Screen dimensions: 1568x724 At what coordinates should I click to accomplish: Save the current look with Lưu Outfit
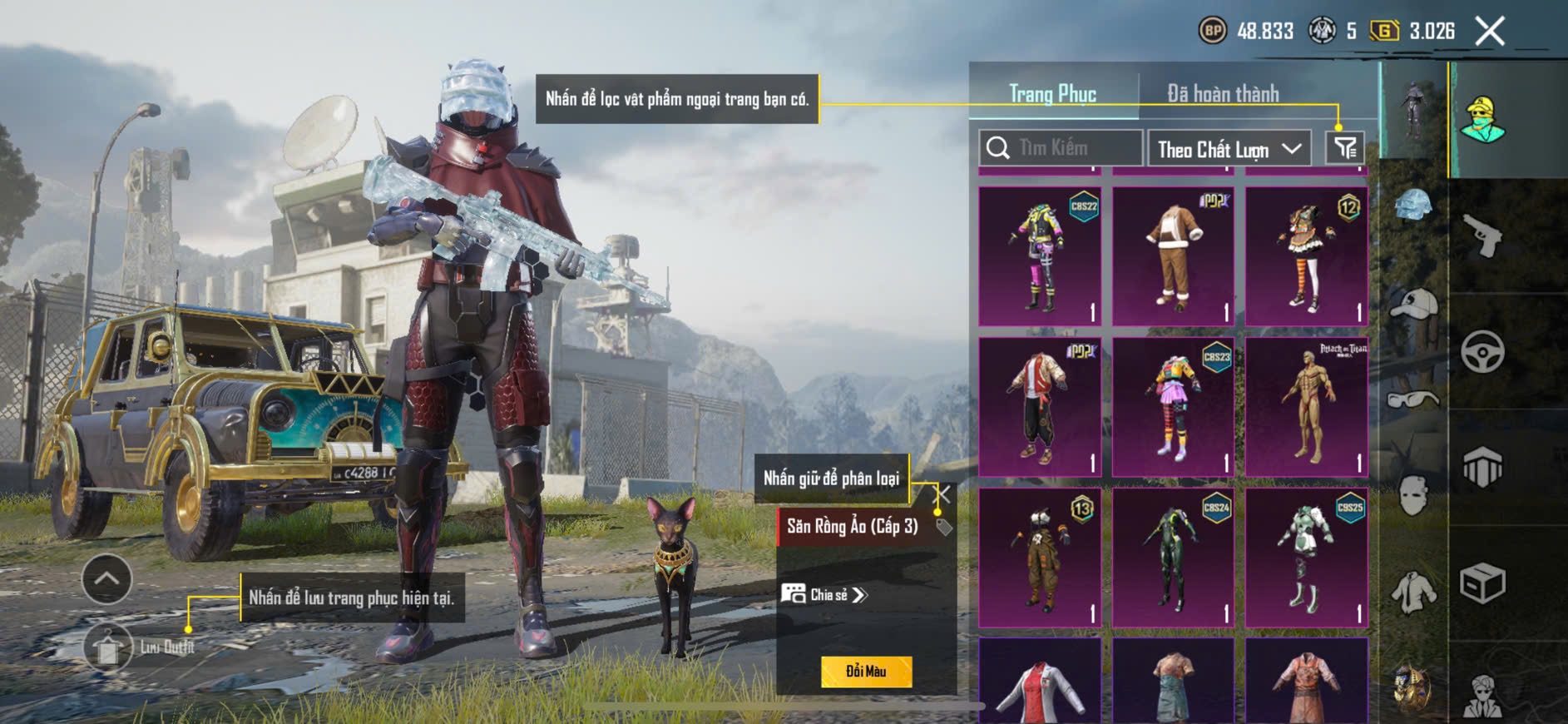point(108,647)
